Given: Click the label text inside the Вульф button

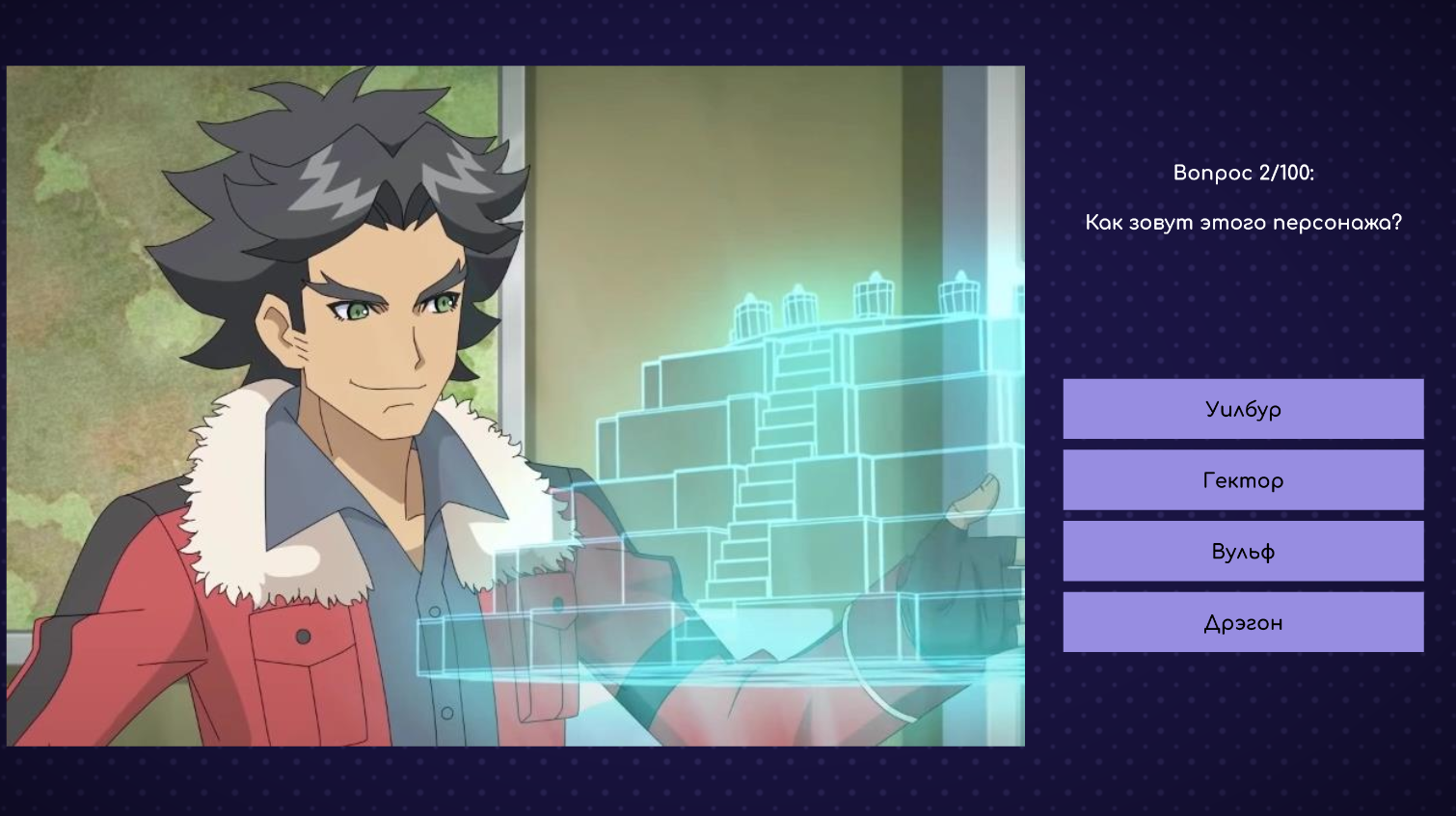Looking at the screenshot, I should [x=1243, y=551].
